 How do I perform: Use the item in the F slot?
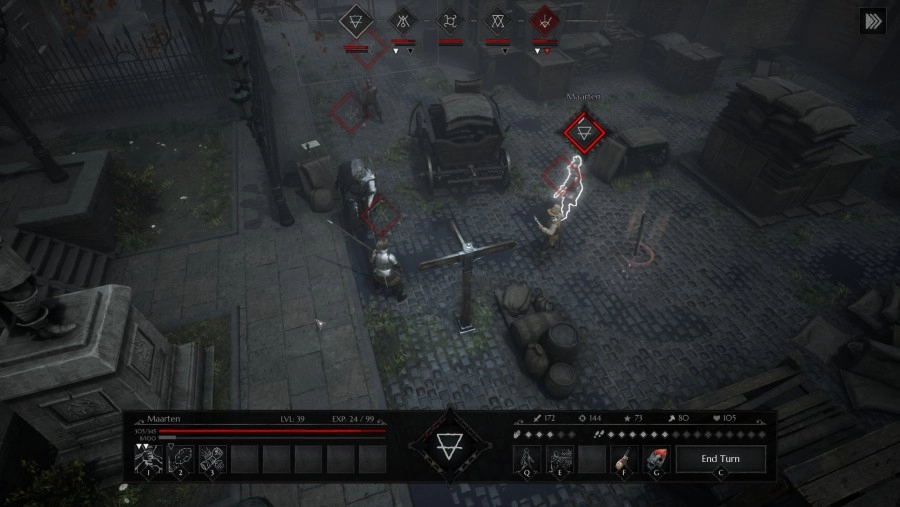coord(624,459)
